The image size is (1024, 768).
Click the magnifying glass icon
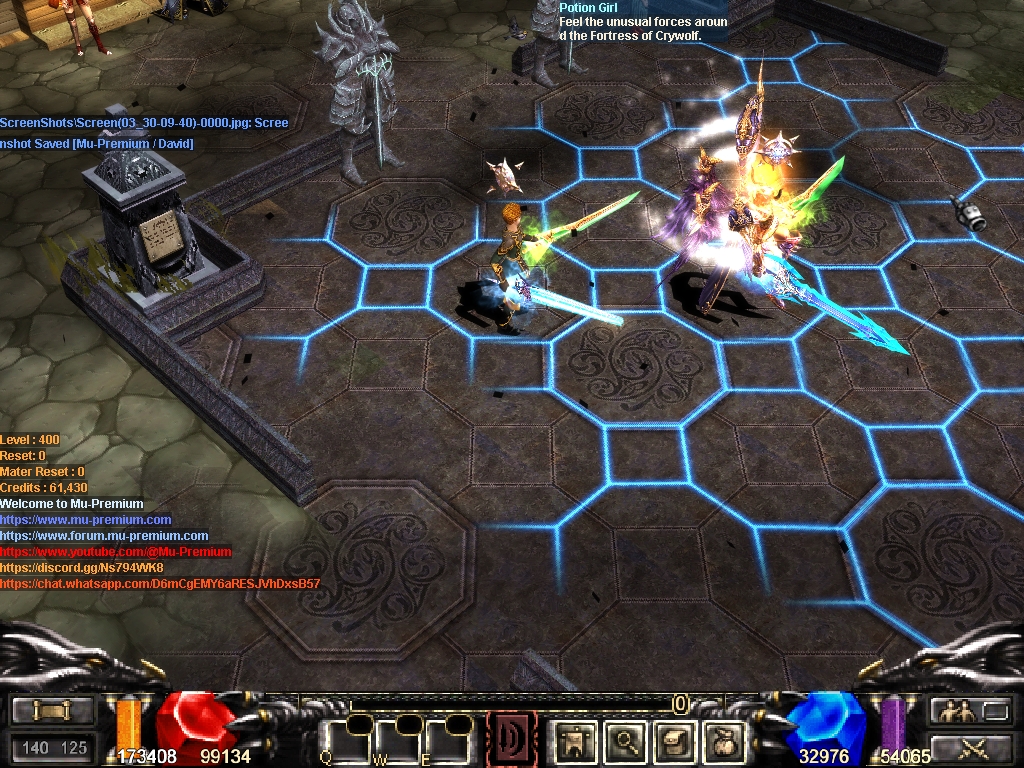626,742
